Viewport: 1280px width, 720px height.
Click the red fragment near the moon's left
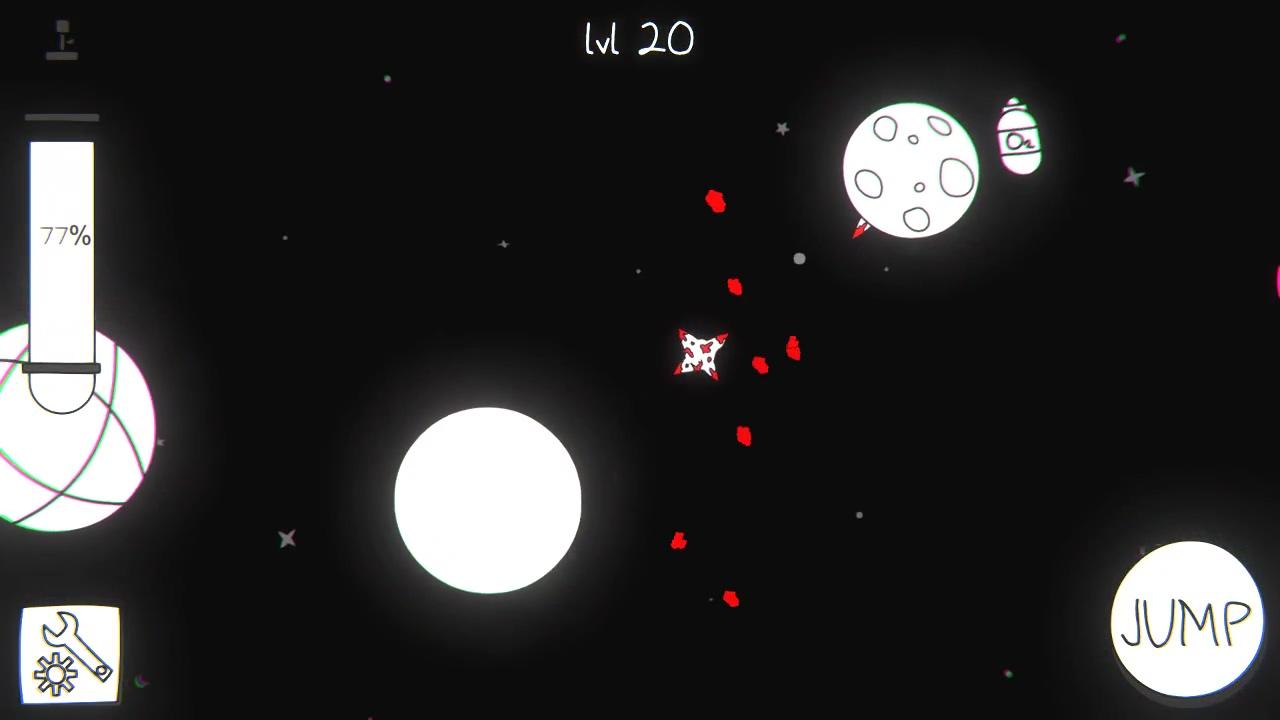716,202
